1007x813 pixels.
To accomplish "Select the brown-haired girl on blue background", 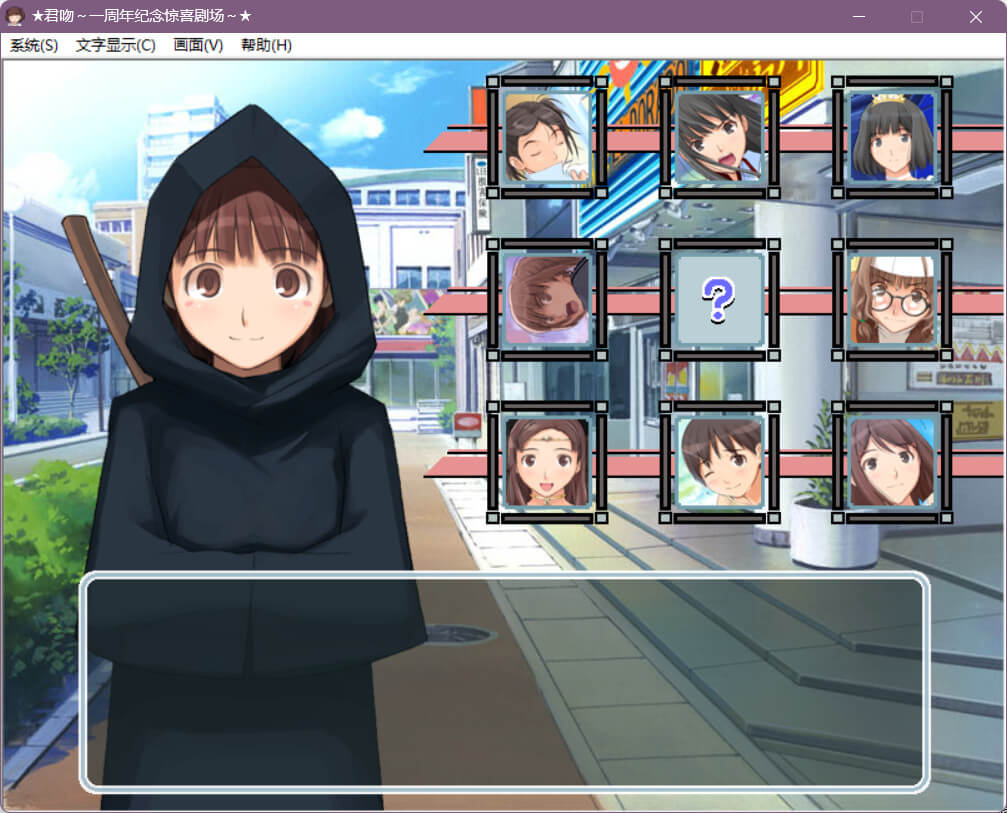I will click(x=892, y=462).
